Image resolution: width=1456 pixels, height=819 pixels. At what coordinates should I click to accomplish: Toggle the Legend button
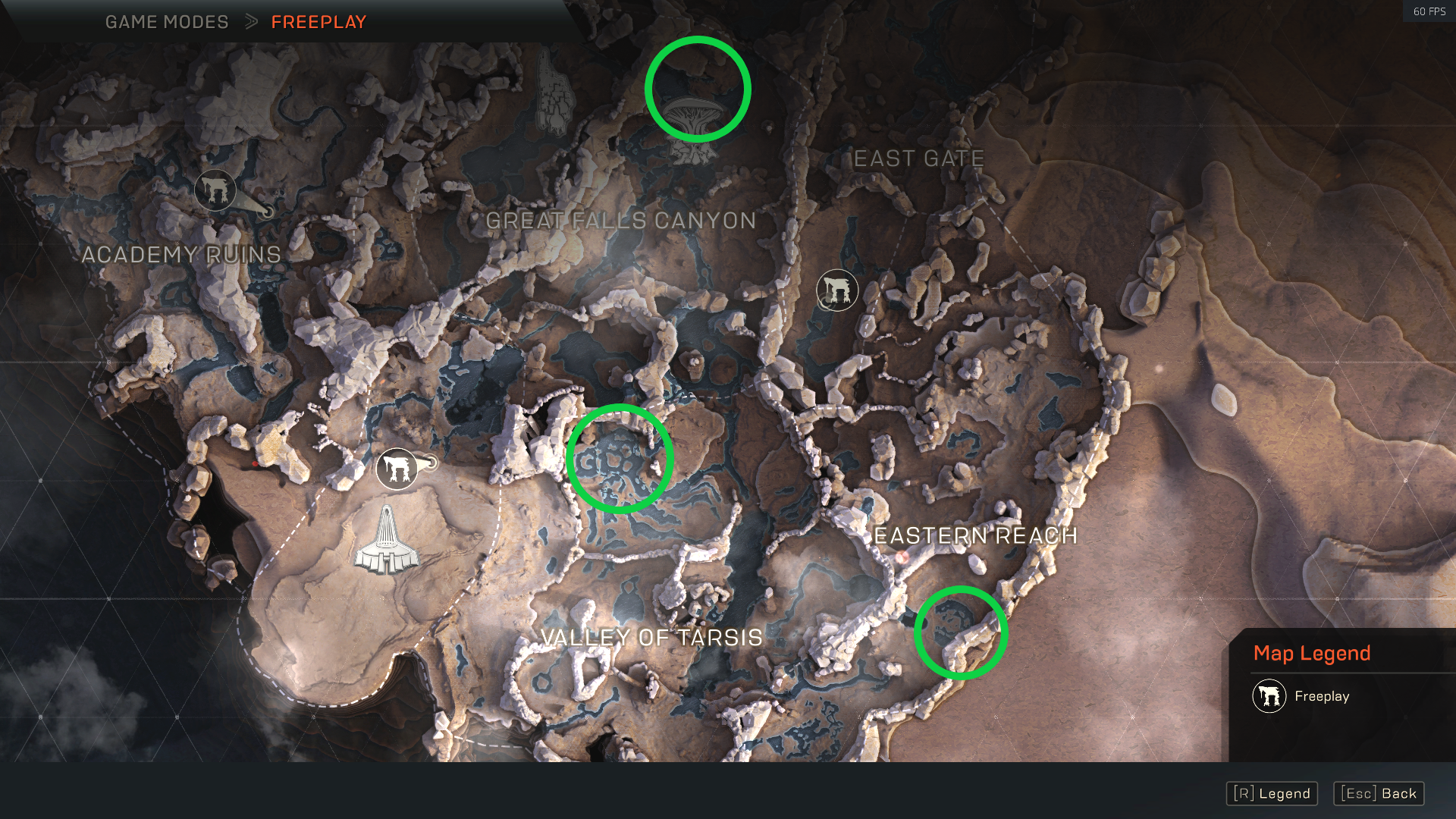(1272, 793)
